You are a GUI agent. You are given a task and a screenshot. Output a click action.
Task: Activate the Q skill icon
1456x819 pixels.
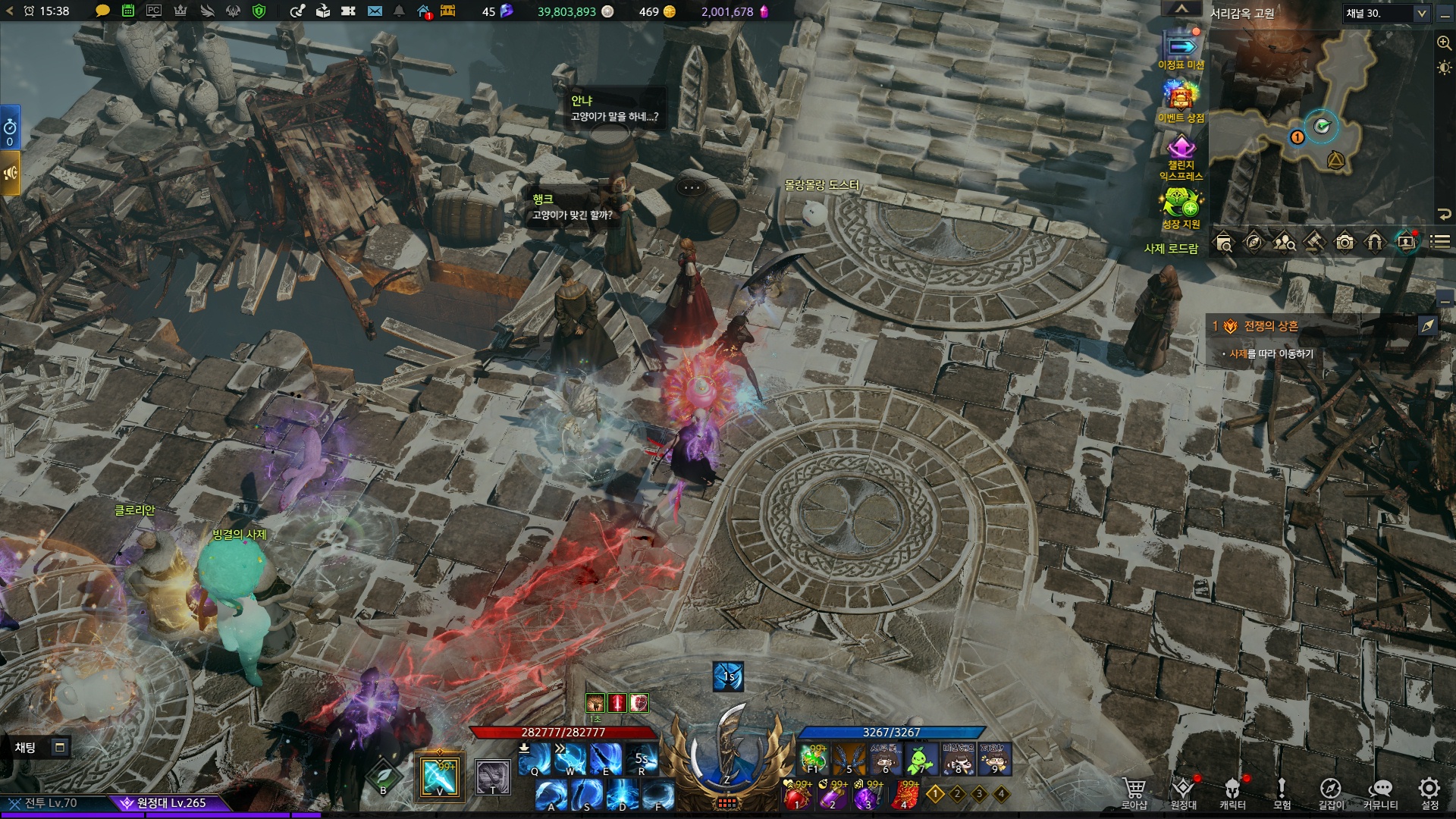click(x=535, y=759)
